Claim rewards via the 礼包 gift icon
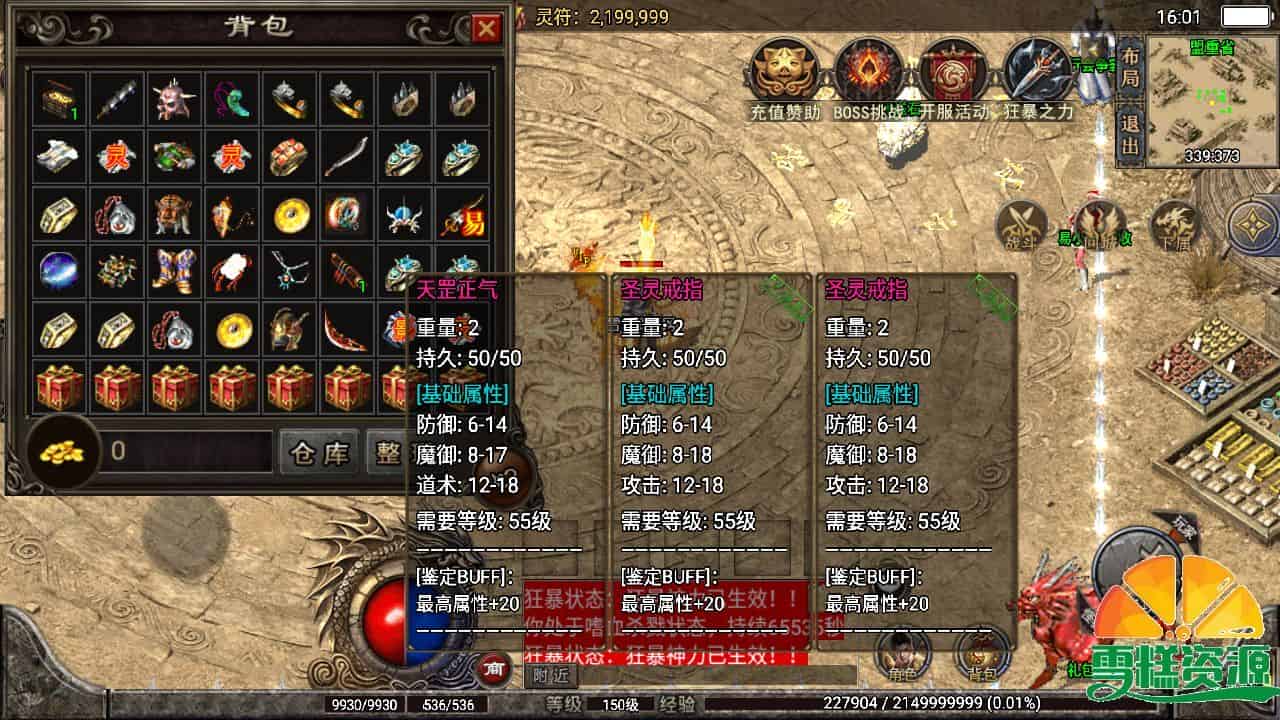The width and height of the screenshot is (1280, 720). pos(1080,660)
